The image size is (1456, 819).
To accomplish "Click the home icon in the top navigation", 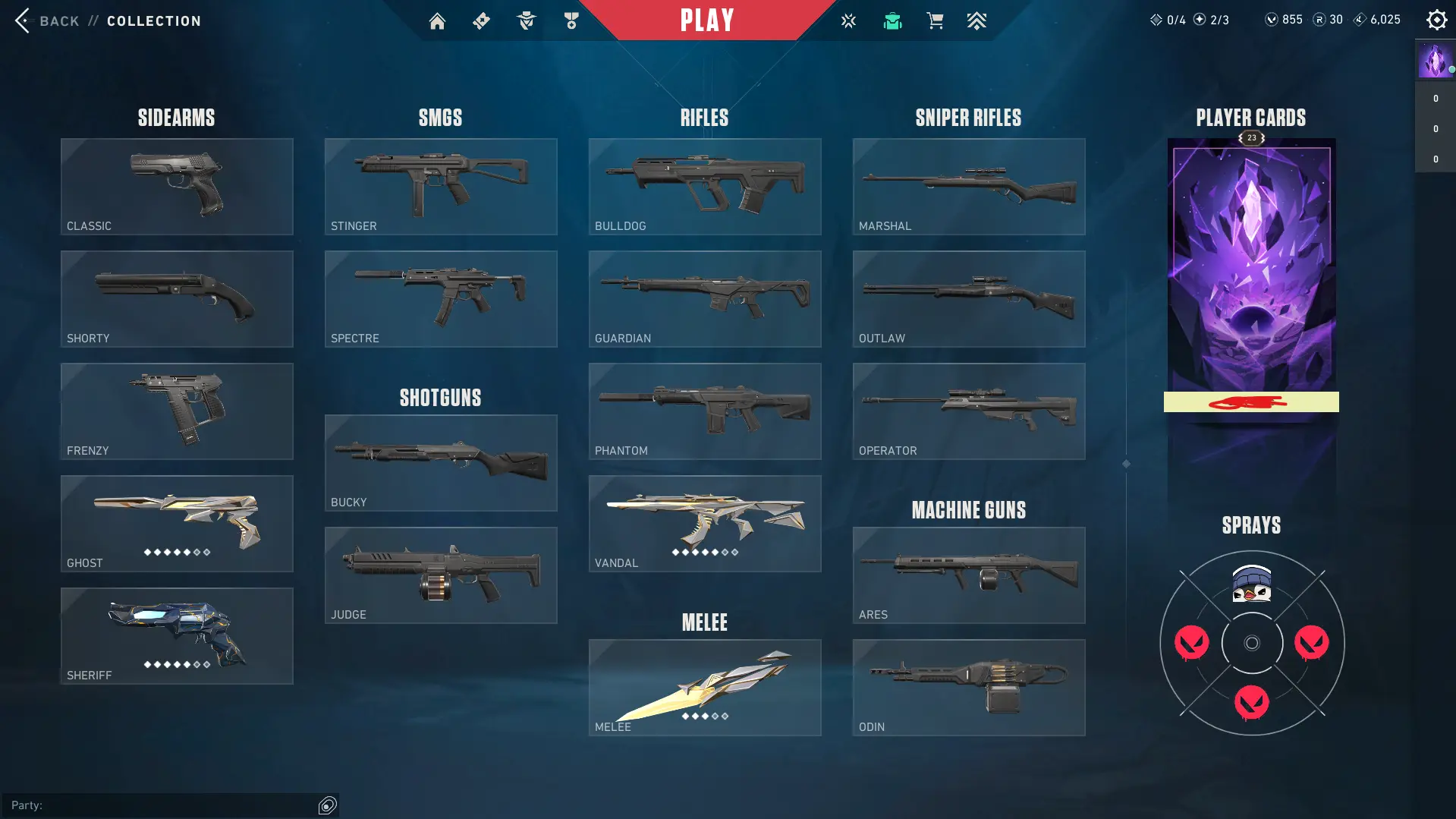I will pyautogui.click(x=437, y=20).
